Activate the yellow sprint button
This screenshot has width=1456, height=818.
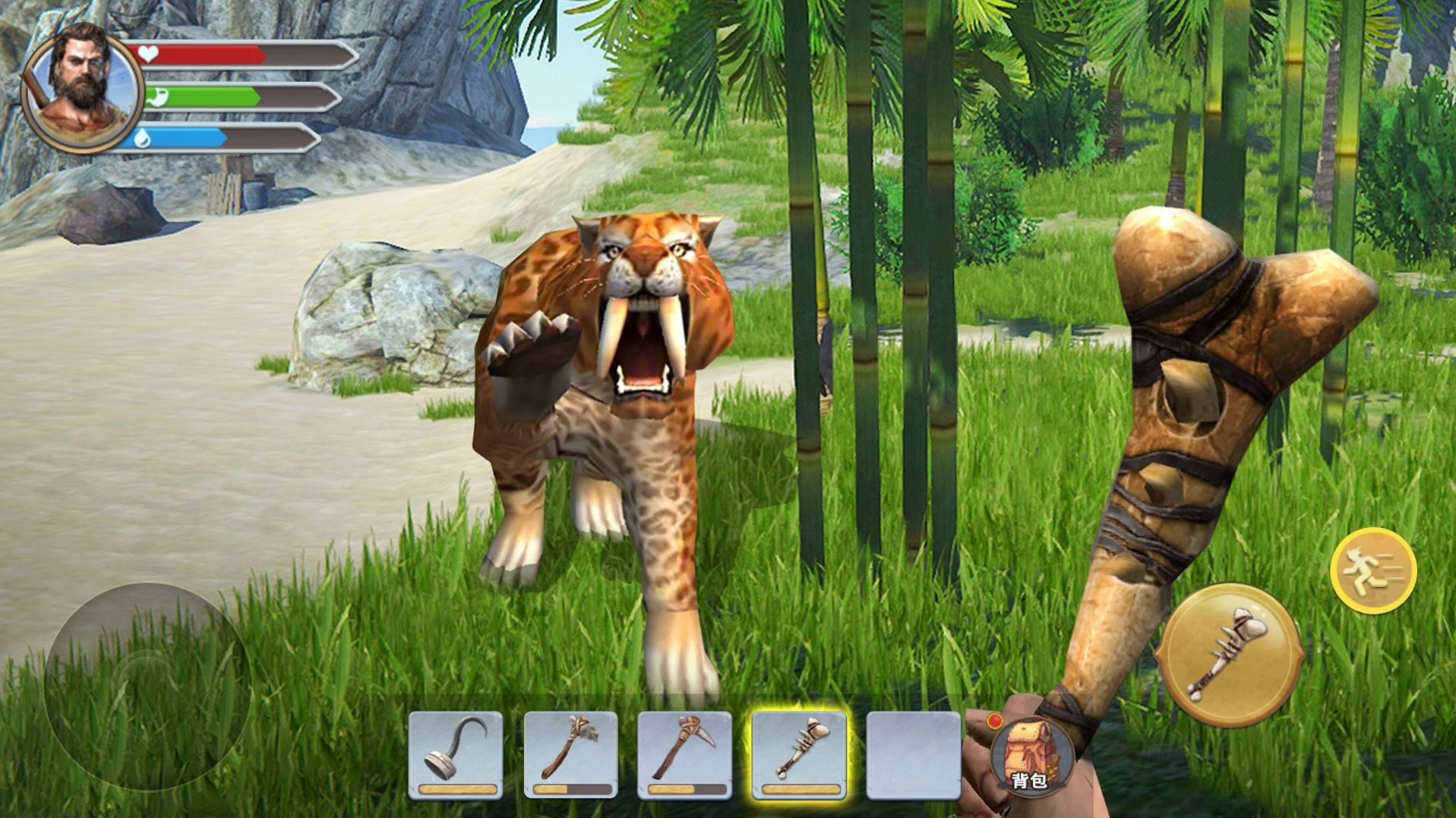(x=1372, y=570)
